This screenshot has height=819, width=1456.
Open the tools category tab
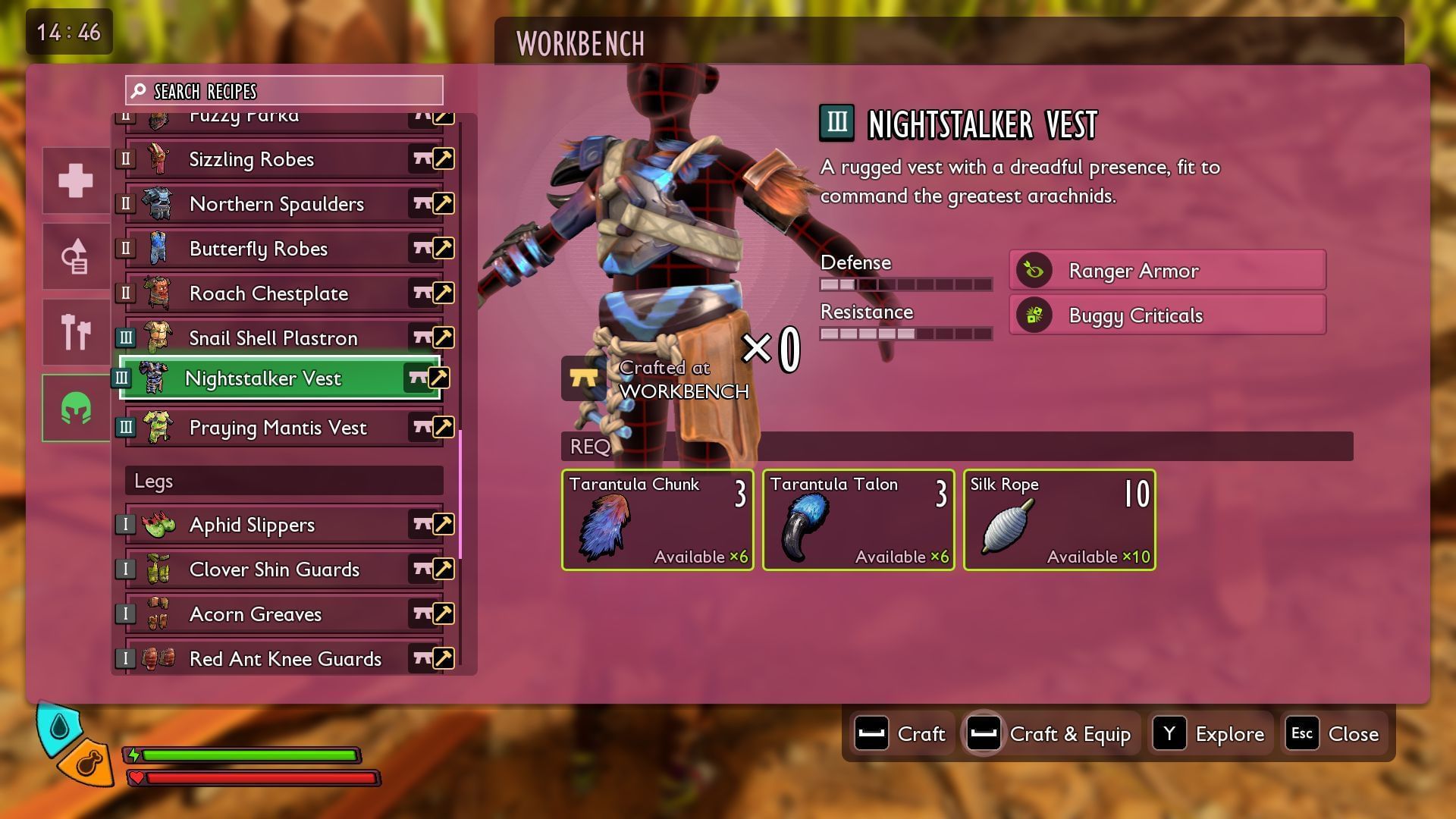tap(76, 332)
